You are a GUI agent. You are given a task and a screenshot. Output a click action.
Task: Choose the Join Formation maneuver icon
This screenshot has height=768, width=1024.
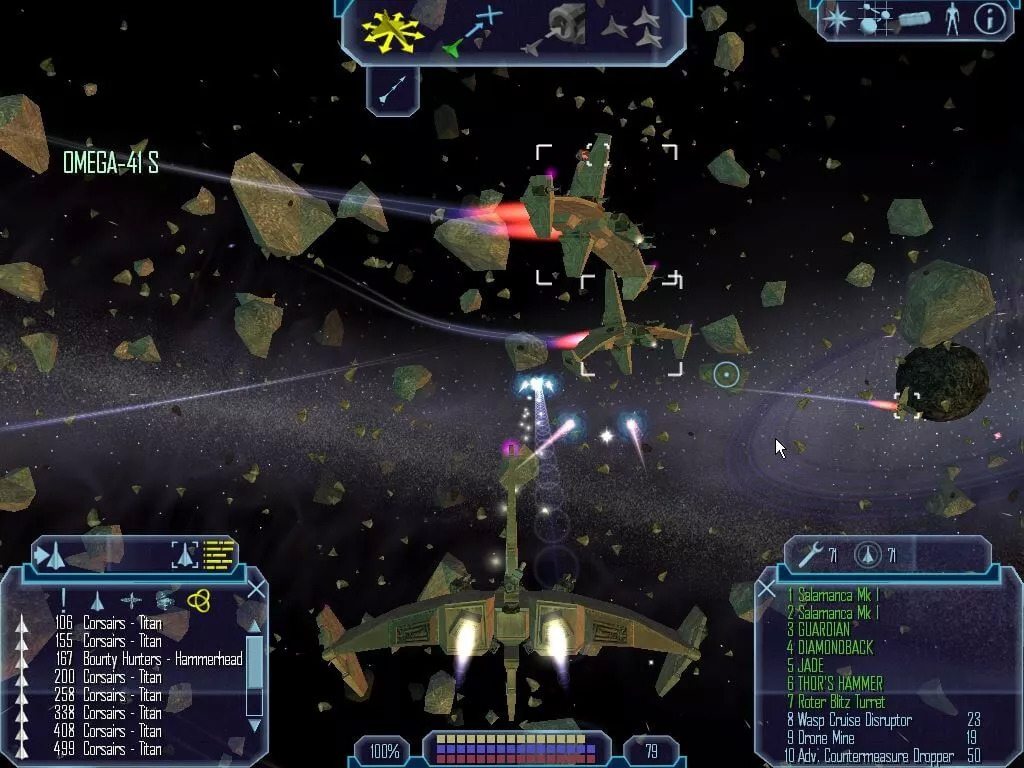coord(632,30)
